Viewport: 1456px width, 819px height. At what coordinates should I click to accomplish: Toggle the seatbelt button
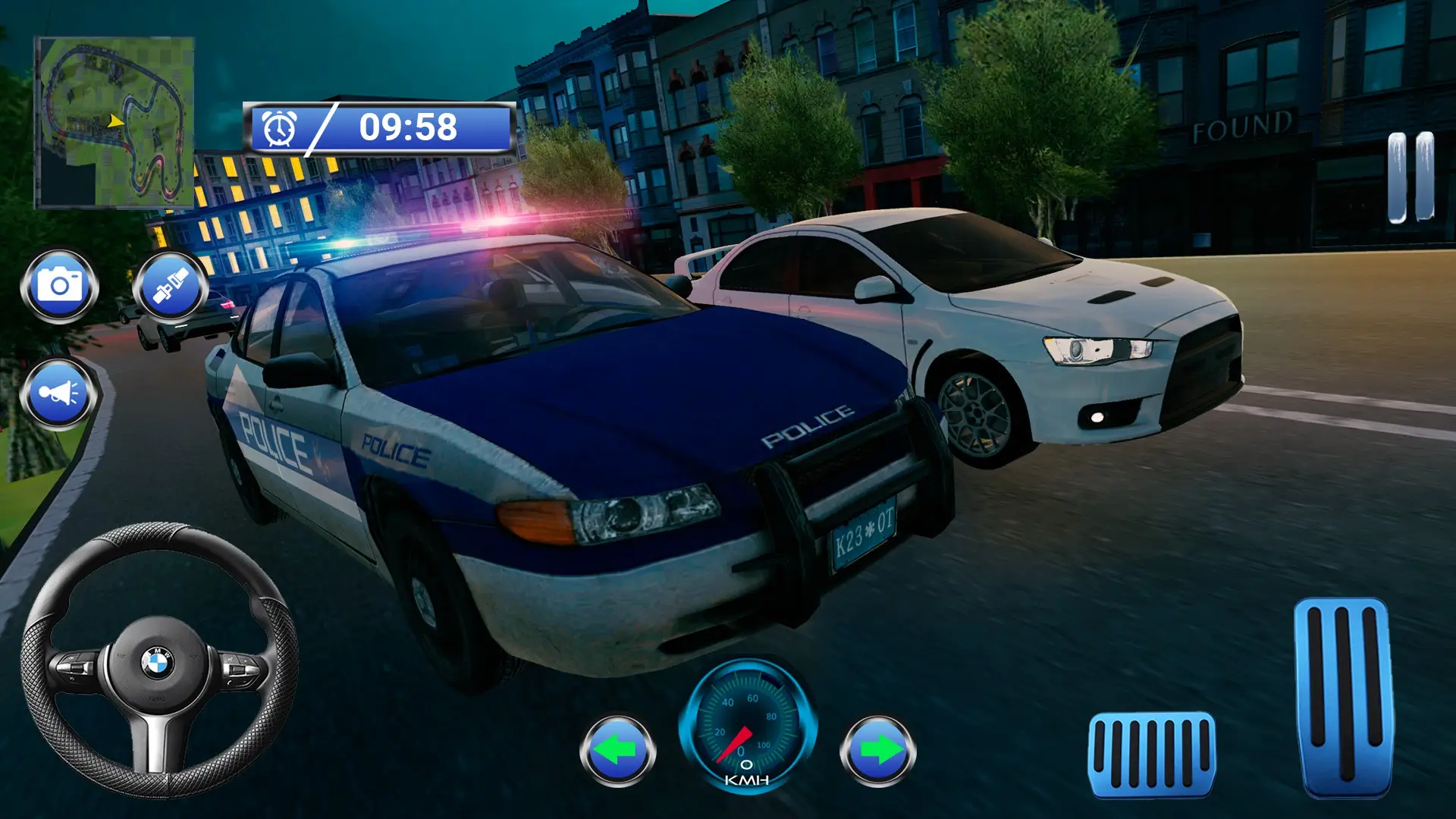[171, 287]
